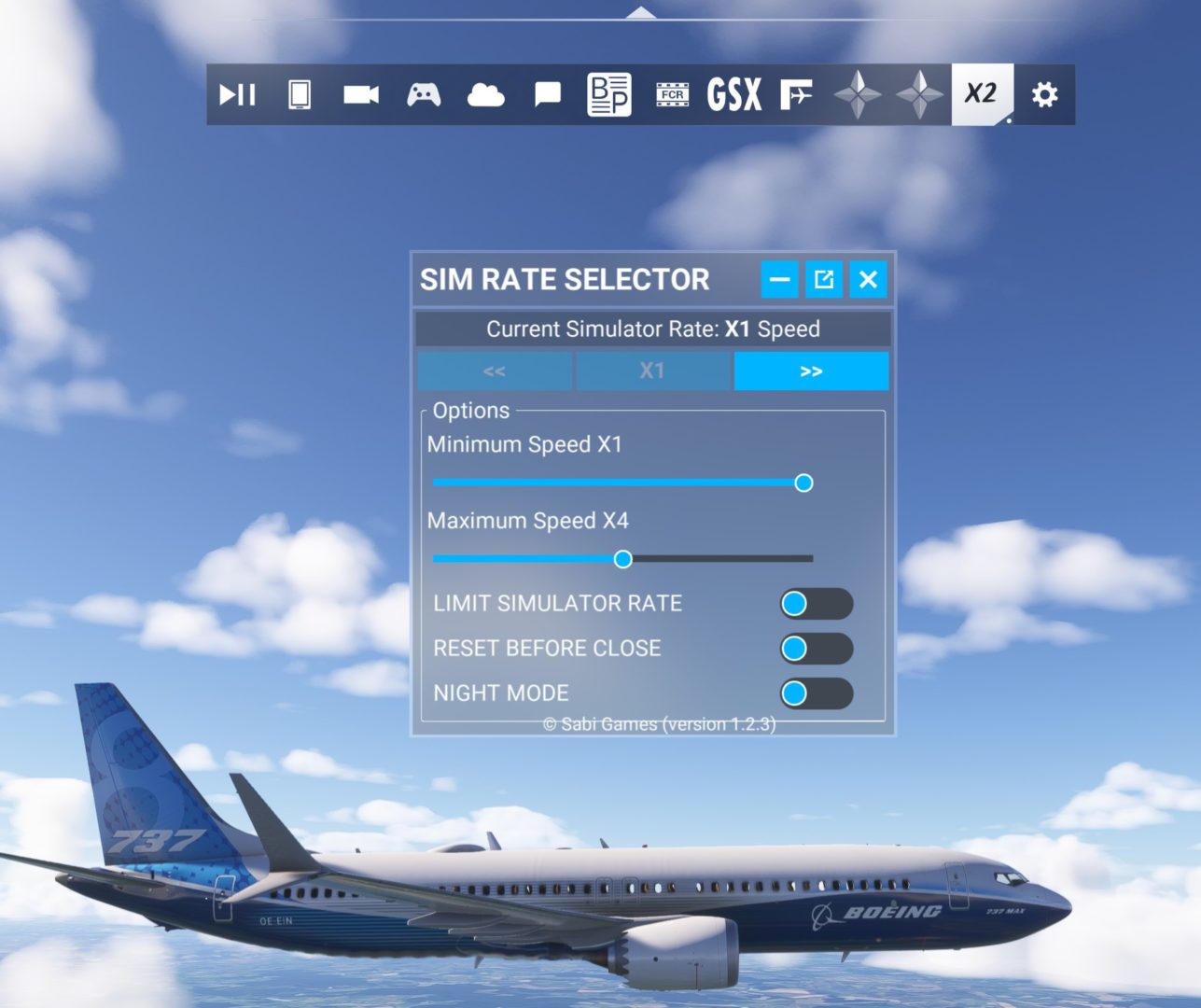Open the chat panel
The width and height of the screenshot is (1201, 1008).
point(547,93)
